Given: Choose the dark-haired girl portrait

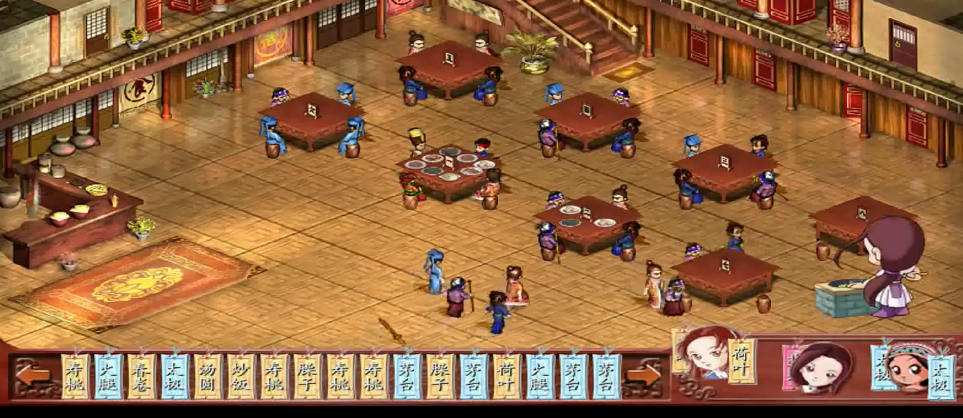Looking at the screenshot, I should click(x=826, y=368).
